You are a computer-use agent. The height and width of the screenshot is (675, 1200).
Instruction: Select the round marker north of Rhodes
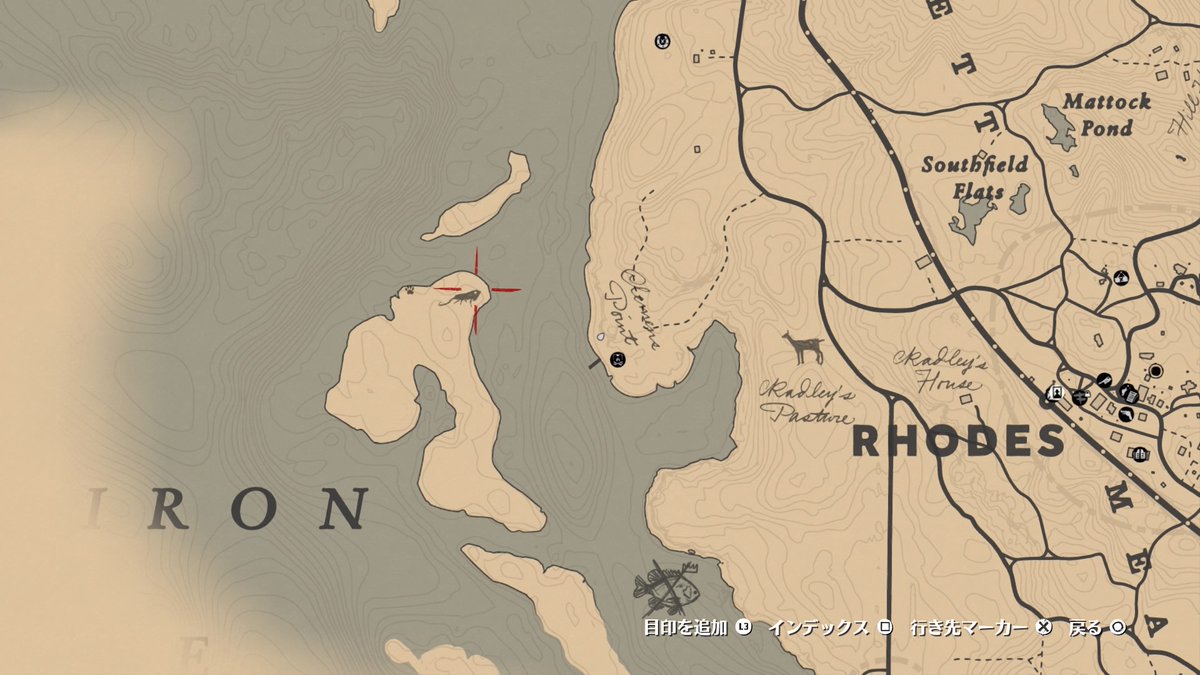point(1121,277)
